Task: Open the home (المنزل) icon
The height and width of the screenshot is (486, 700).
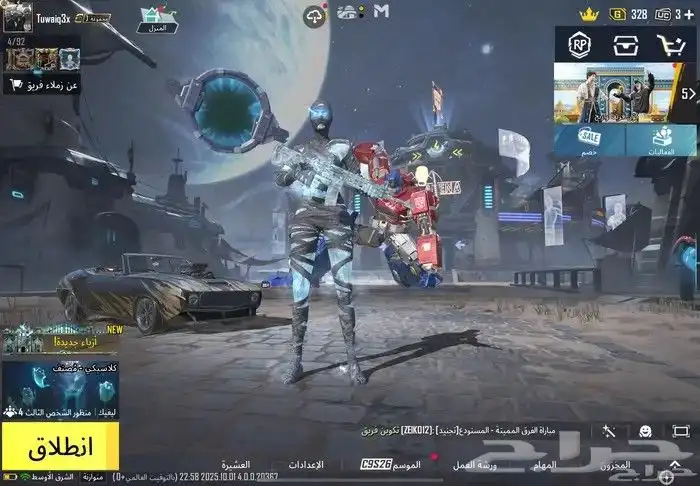Action: (x=156, y=15)
